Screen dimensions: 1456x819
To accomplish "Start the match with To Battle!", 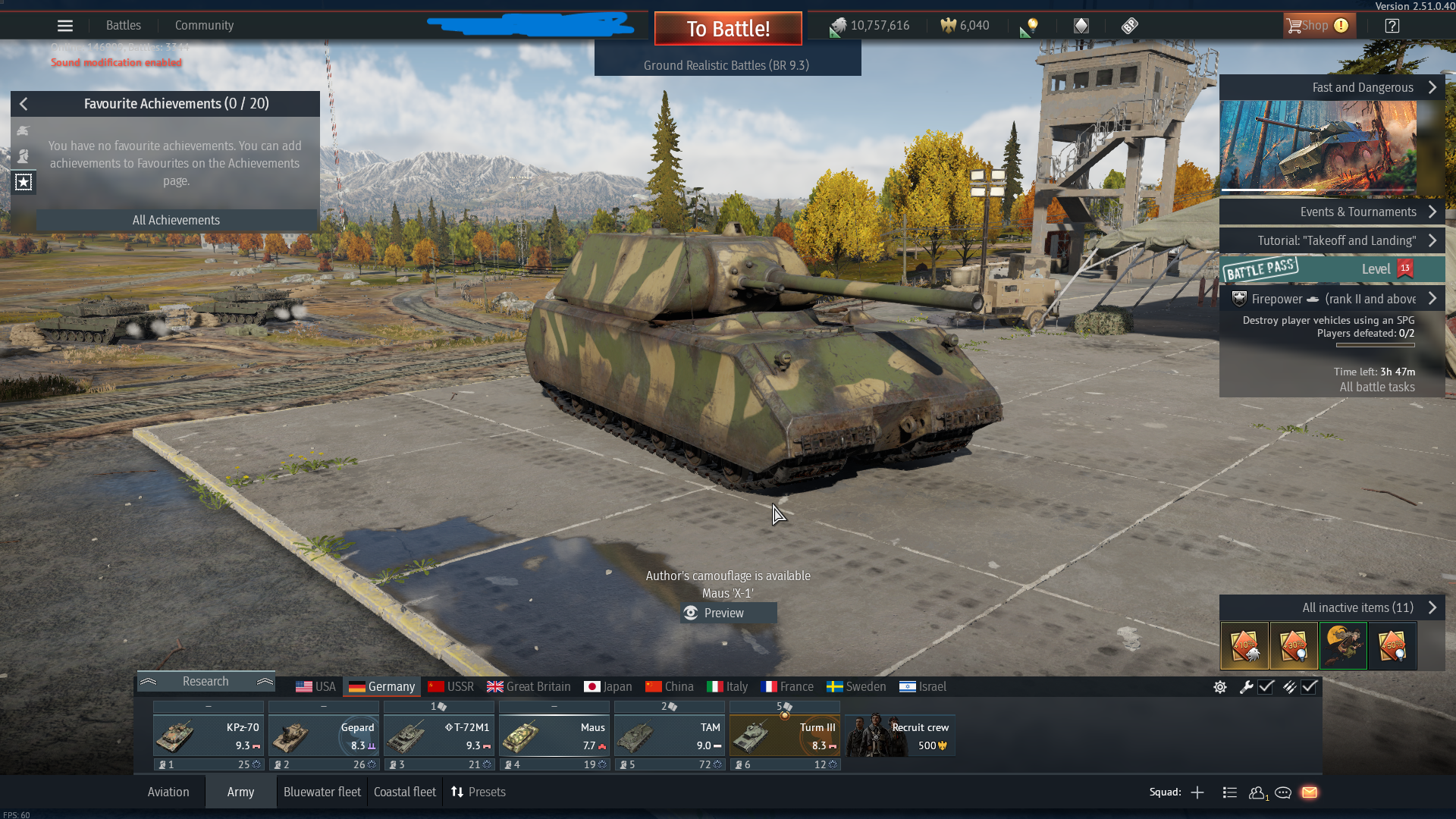I will click(728, 29).
